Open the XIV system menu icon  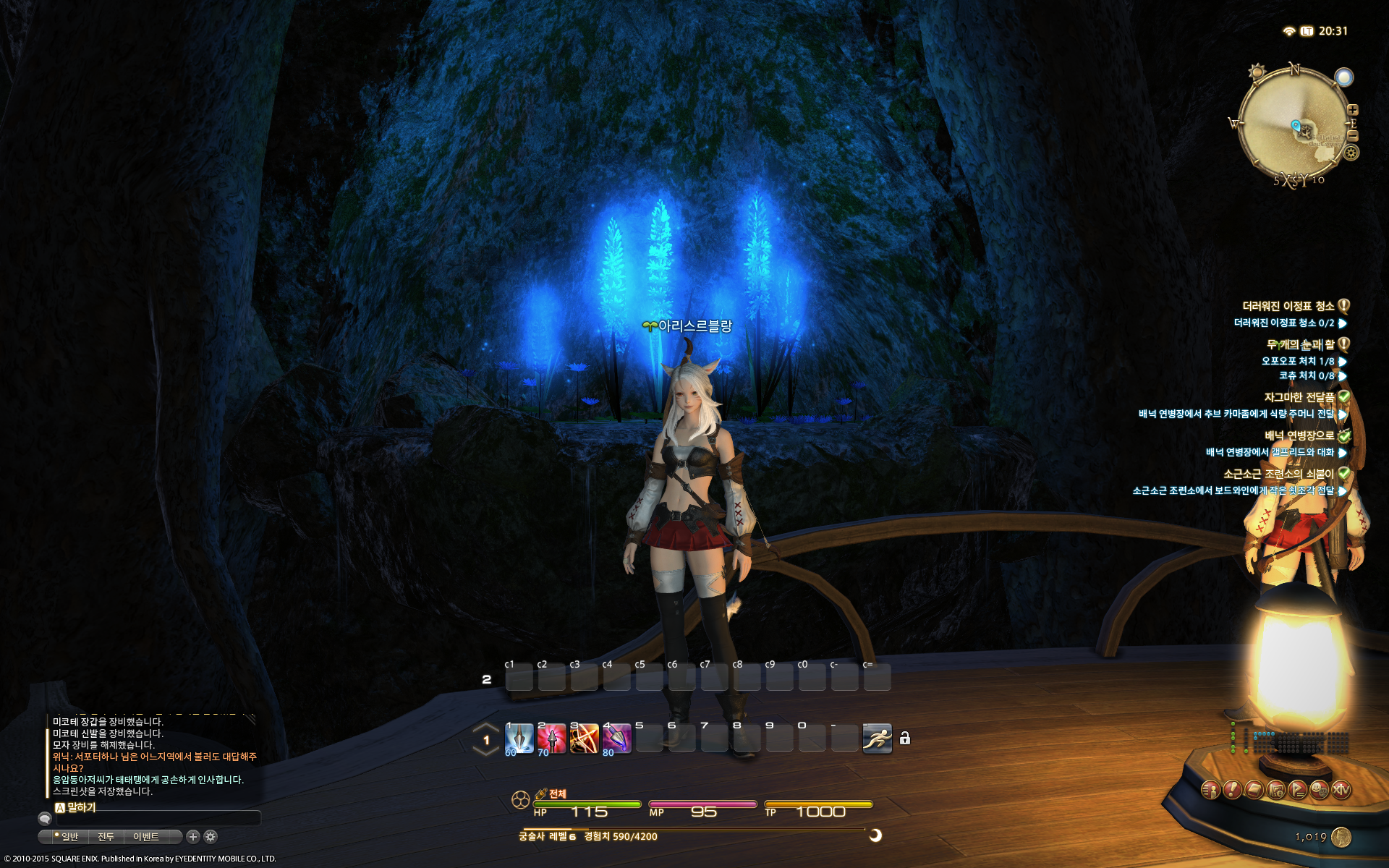coord(1341,790)
